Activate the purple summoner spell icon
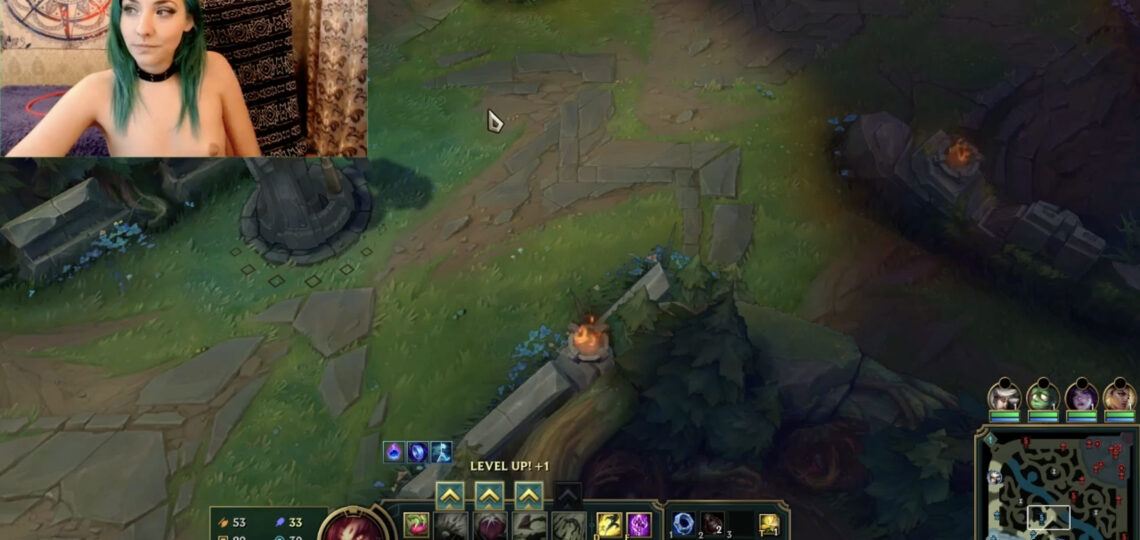1140x540 pixels. (639, 524)
